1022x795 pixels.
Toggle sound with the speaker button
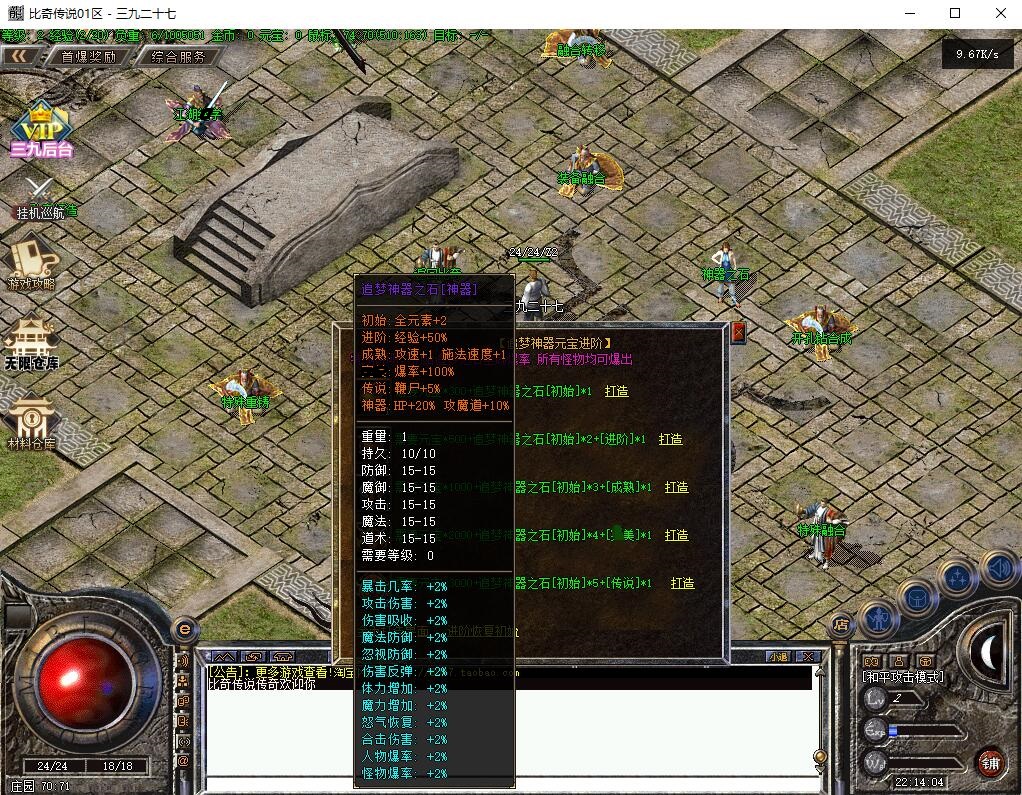(x=999, y=569)
